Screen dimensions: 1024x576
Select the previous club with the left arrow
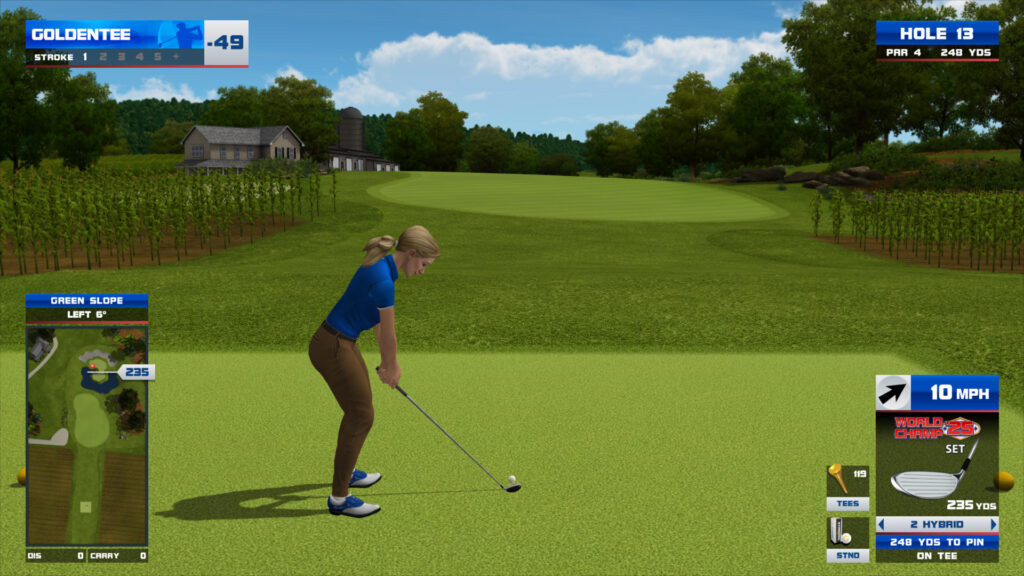coord(881,524)
